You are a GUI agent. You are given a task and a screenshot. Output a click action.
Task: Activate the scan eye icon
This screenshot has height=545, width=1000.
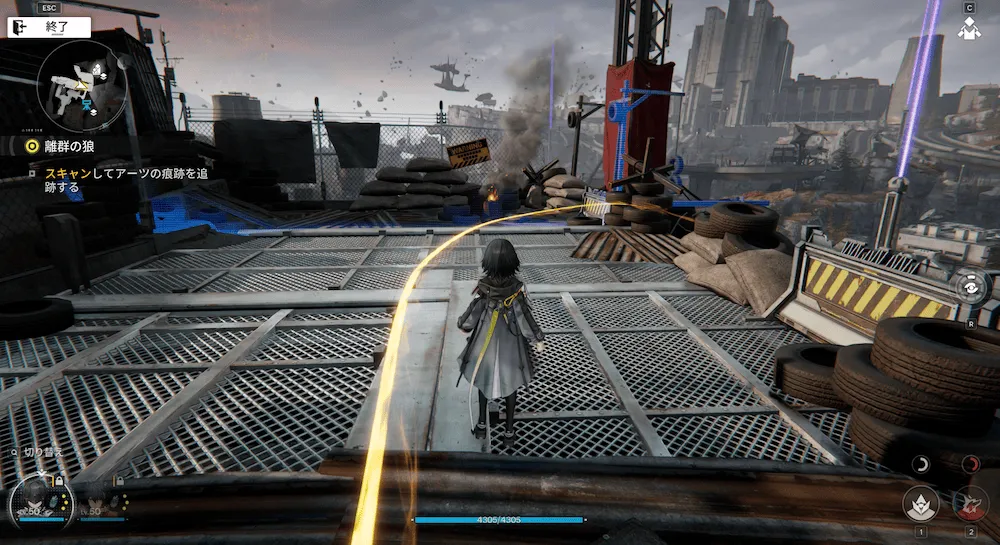968,287
